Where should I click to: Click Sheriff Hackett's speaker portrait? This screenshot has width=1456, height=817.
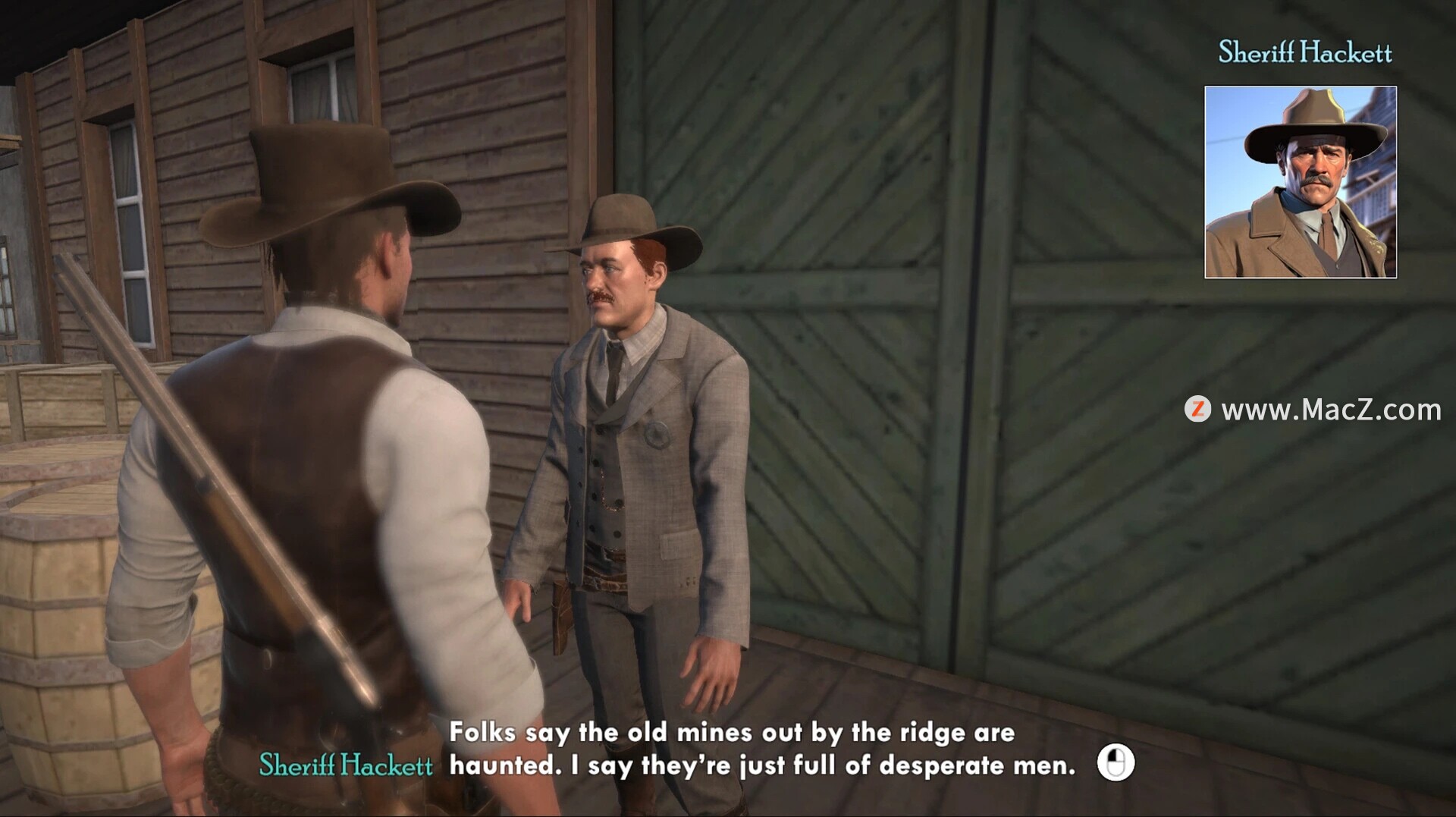point(1300,182)
